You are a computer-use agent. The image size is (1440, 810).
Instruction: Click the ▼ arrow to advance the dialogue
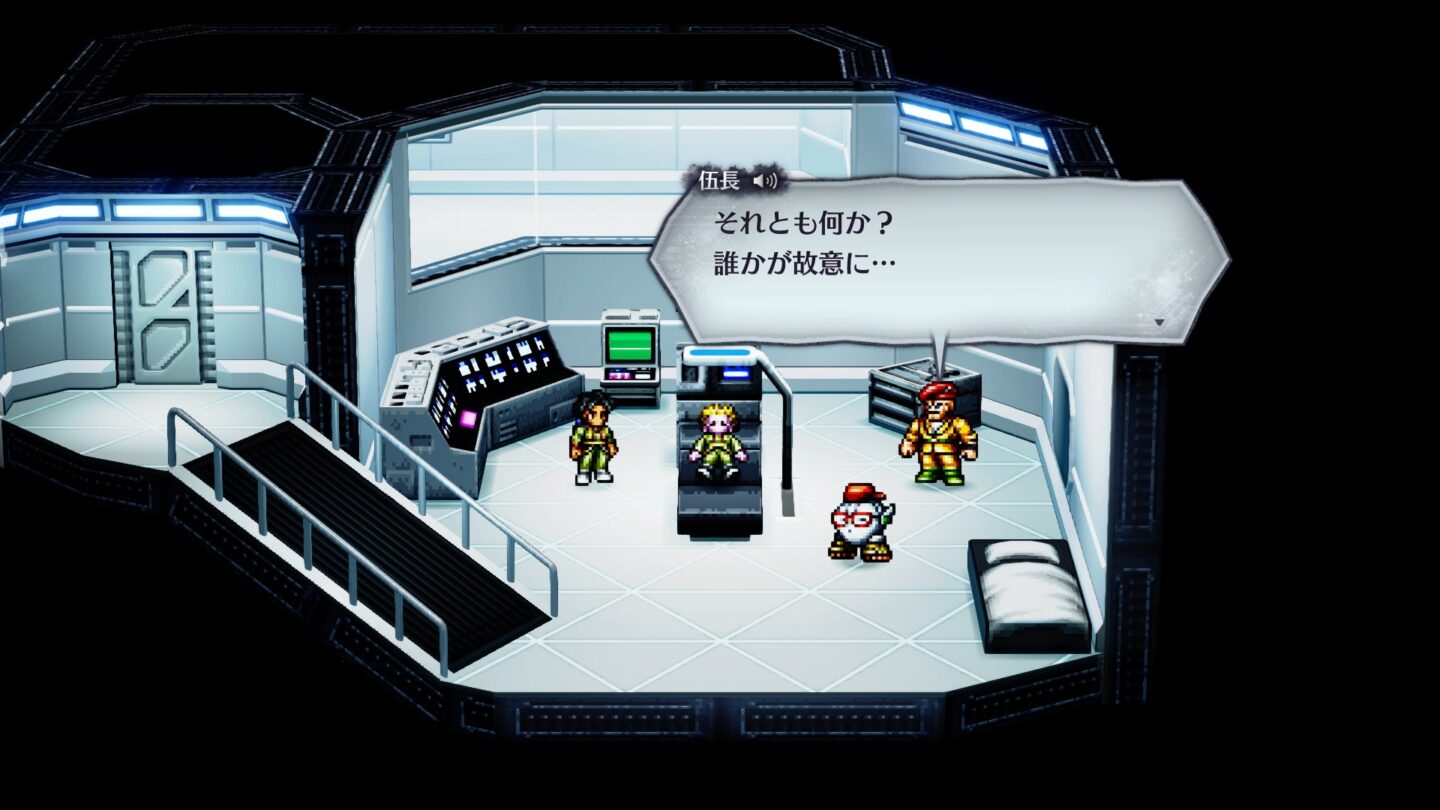pyautogui.click(x=1160, y=320)
